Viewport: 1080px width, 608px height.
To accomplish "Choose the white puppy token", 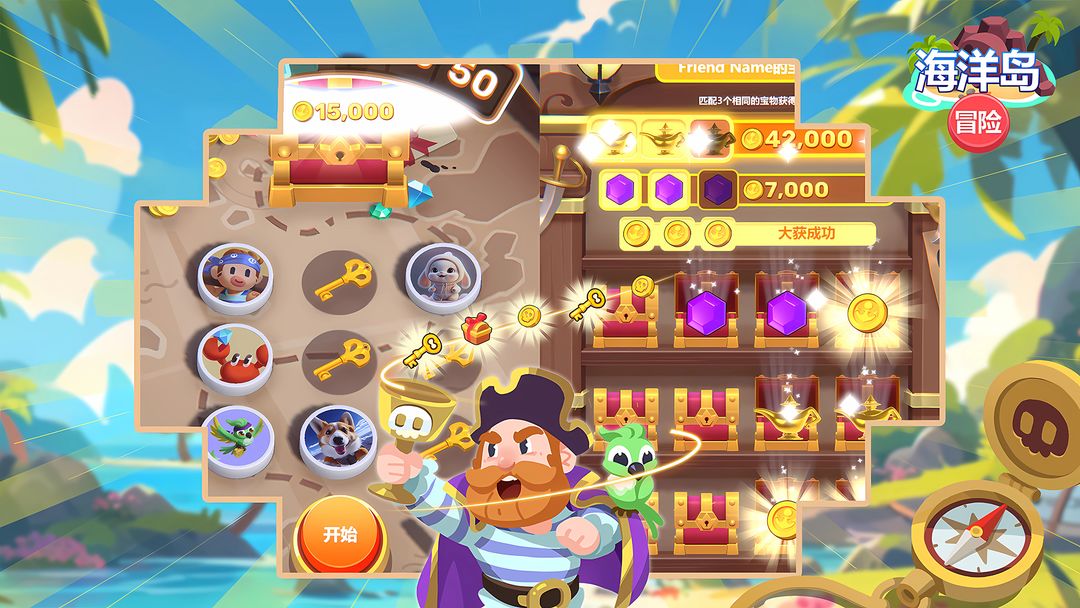I will pyautogui.click(x=436, y=273).
